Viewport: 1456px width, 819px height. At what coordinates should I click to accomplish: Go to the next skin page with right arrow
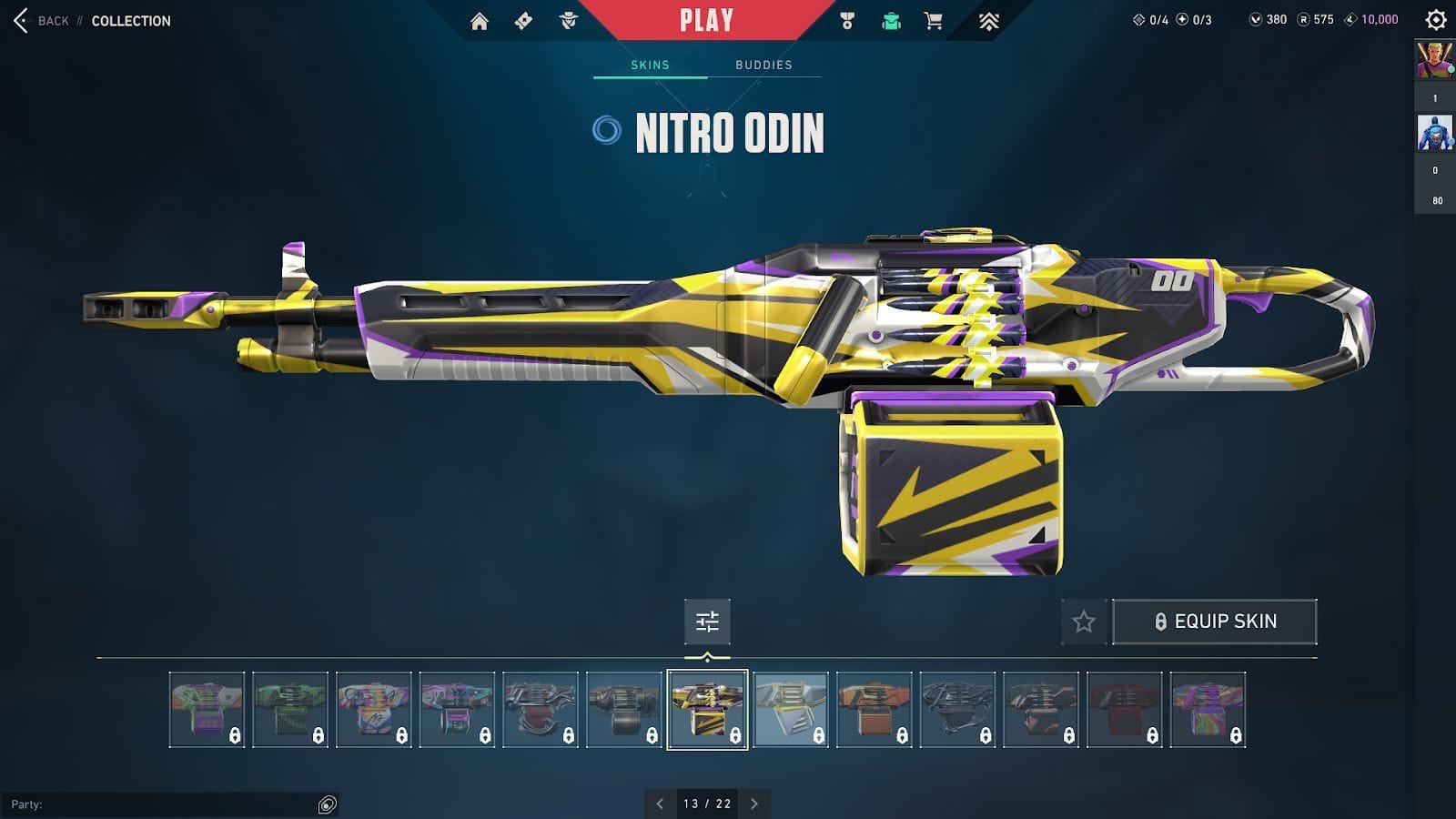click(x=754, y=804)
